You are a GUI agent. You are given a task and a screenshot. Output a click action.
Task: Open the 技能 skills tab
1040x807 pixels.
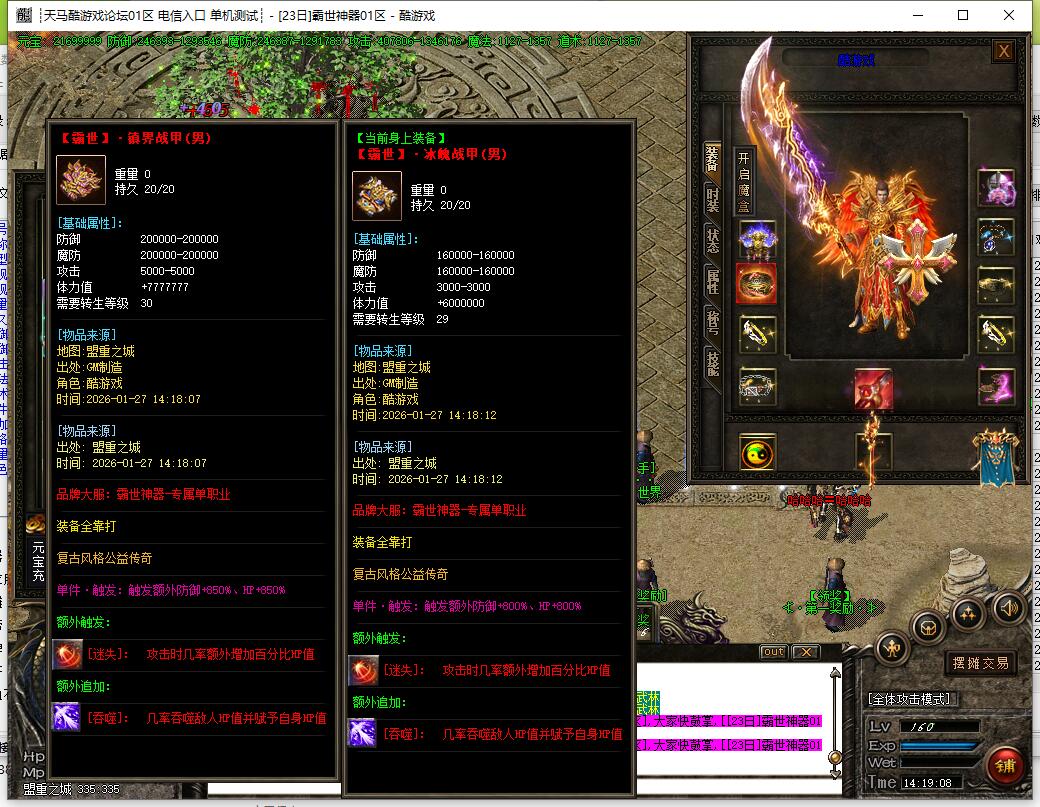(x=713, y=363)
